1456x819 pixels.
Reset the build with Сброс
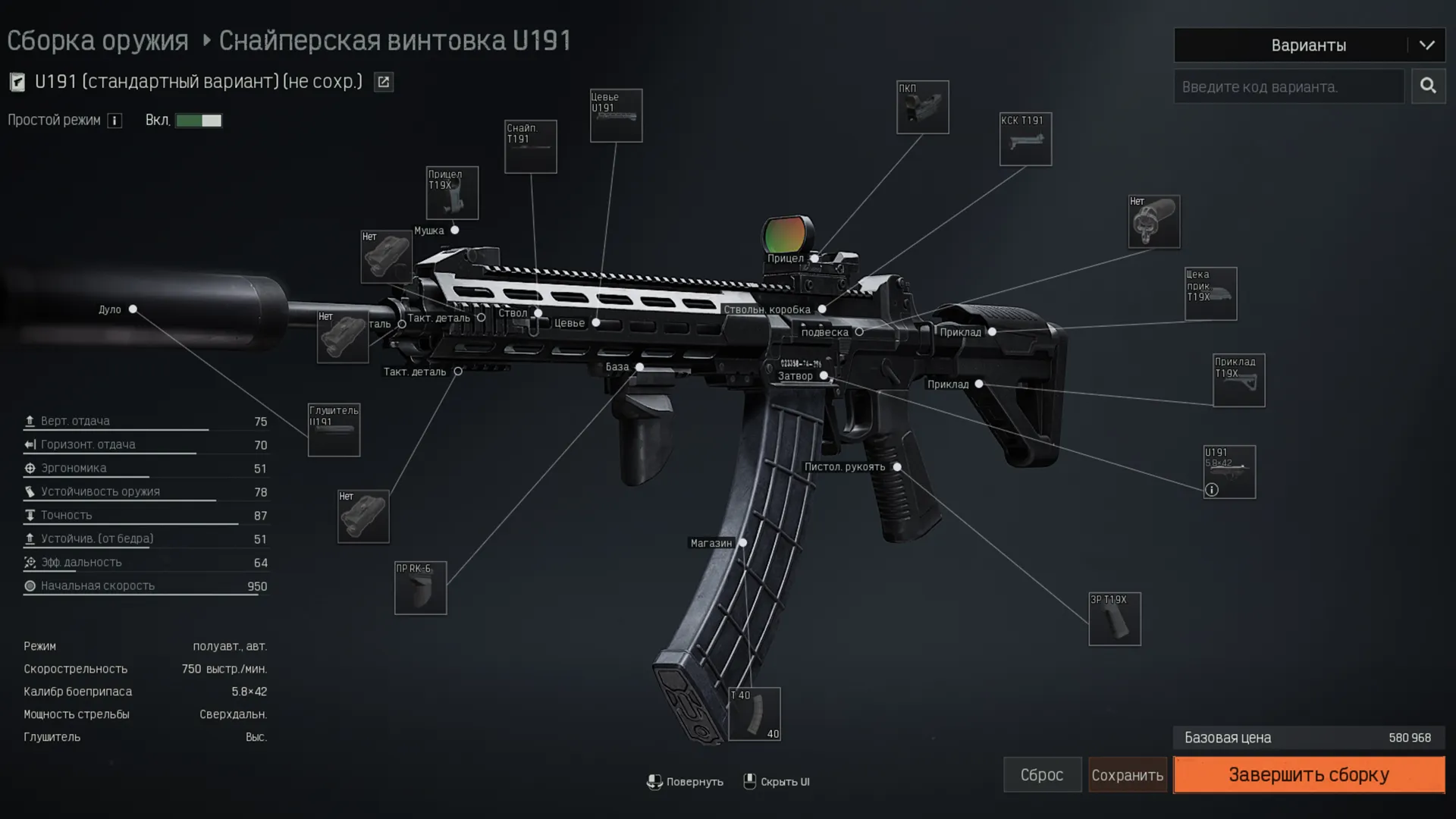point(1042,774)
